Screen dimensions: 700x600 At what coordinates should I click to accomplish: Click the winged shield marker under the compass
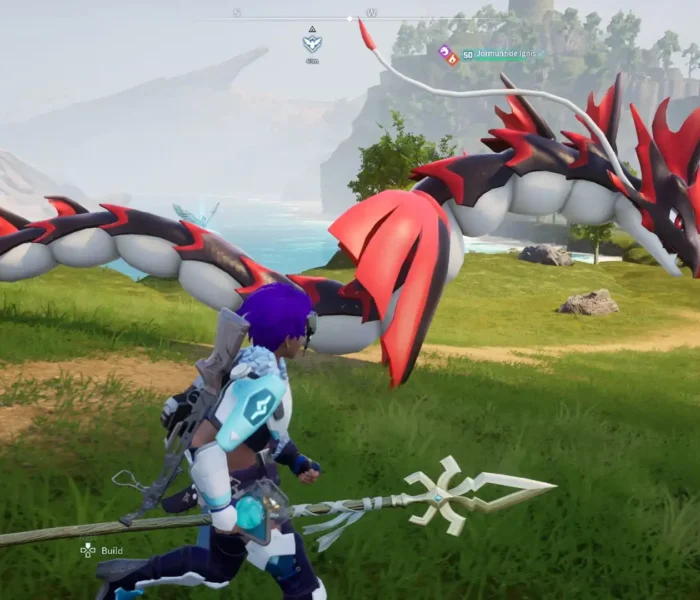pyautogui.click(x=312, y=44)
